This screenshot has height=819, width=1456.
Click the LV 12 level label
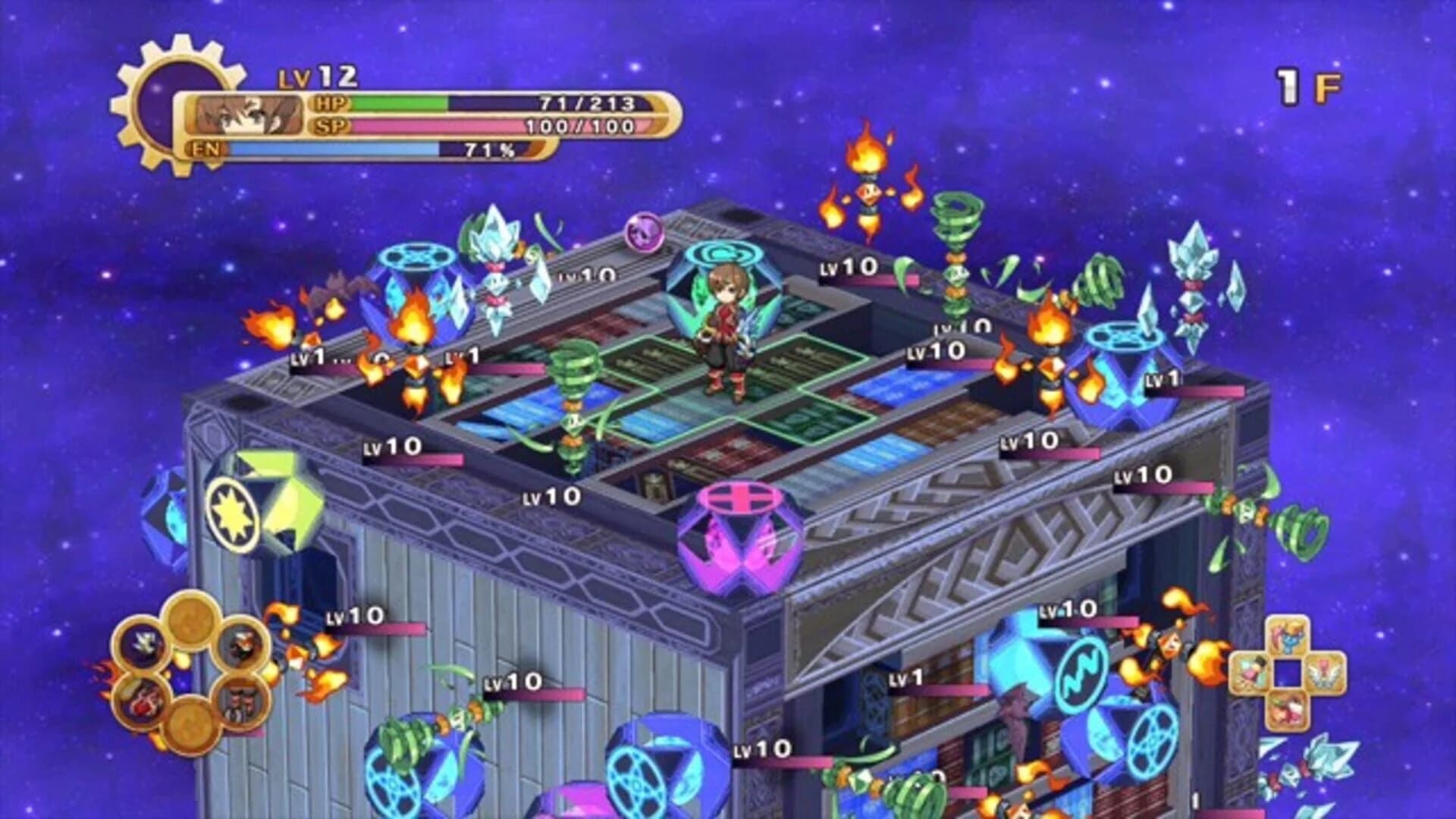click(318, 76)
